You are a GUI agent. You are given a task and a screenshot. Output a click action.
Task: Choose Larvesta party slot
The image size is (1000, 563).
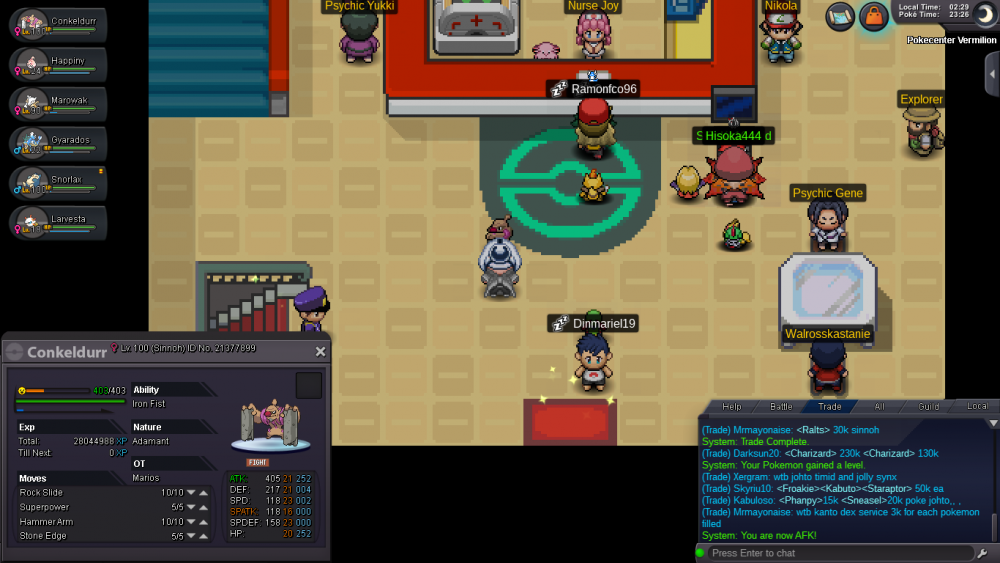pos(58,223)
